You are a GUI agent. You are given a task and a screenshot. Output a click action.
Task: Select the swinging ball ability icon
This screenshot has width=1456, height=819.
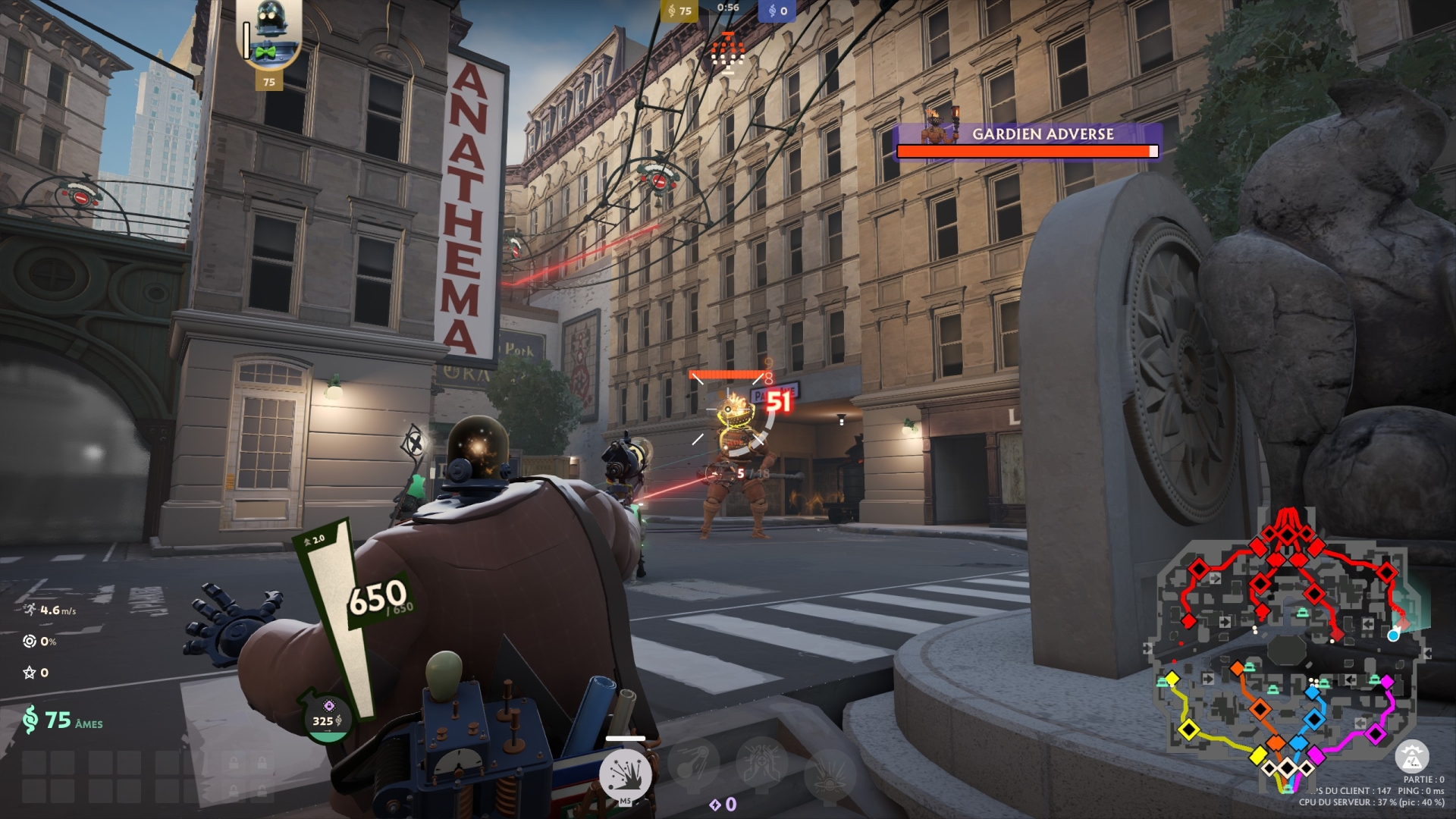pos(693,761)
